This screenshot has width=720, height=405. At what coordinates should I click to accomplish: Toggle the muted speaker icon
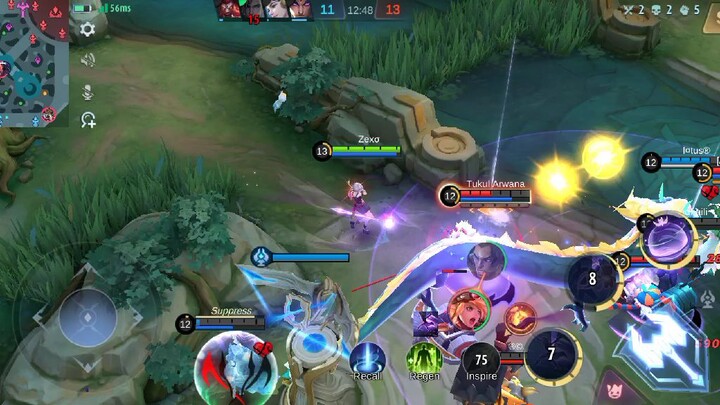(88, 61)
